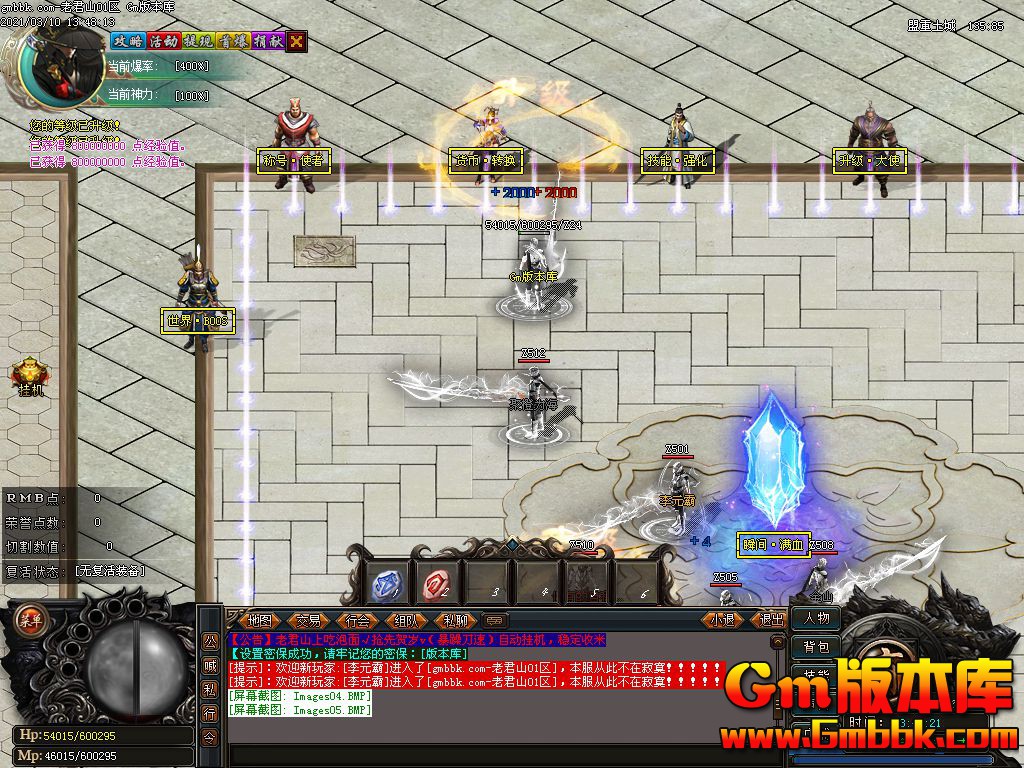Open the 攻略 strategy guide button
This screenshot has width=1024, height=768.
128,41
